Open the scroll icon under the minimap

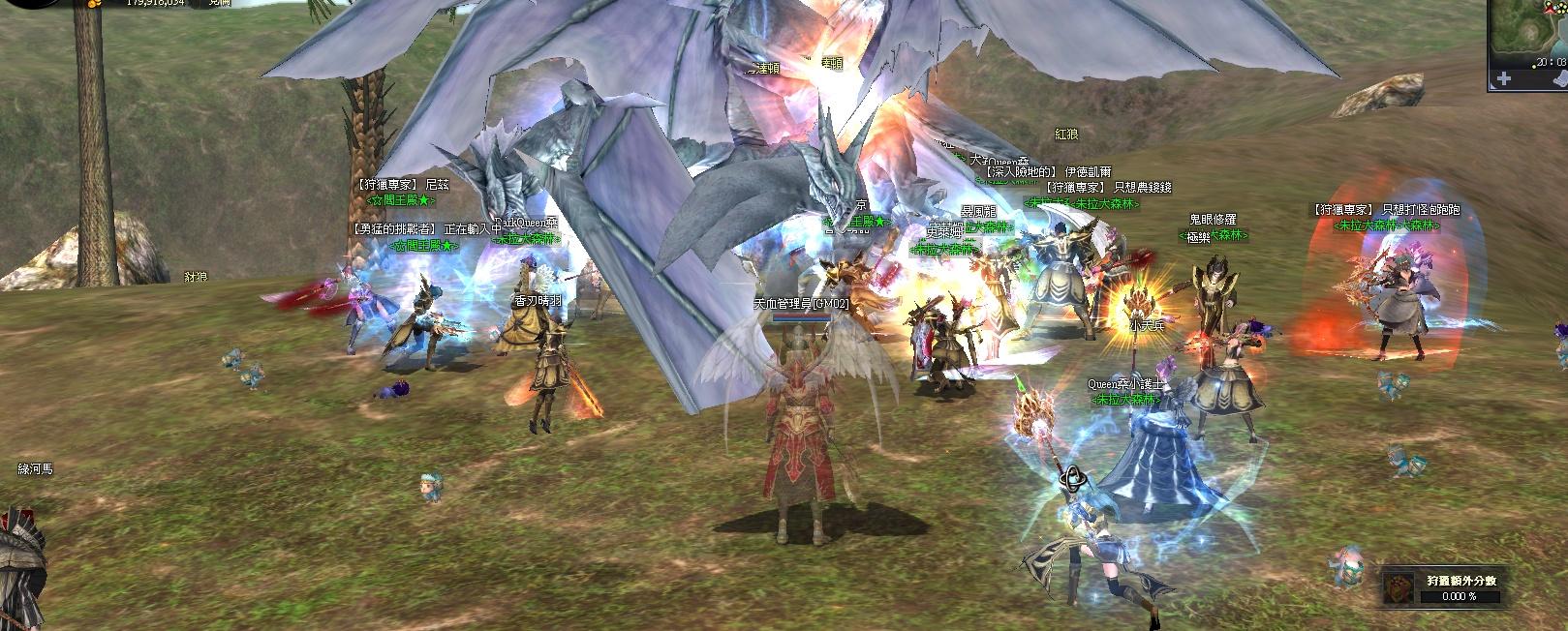coord(1560,79)
